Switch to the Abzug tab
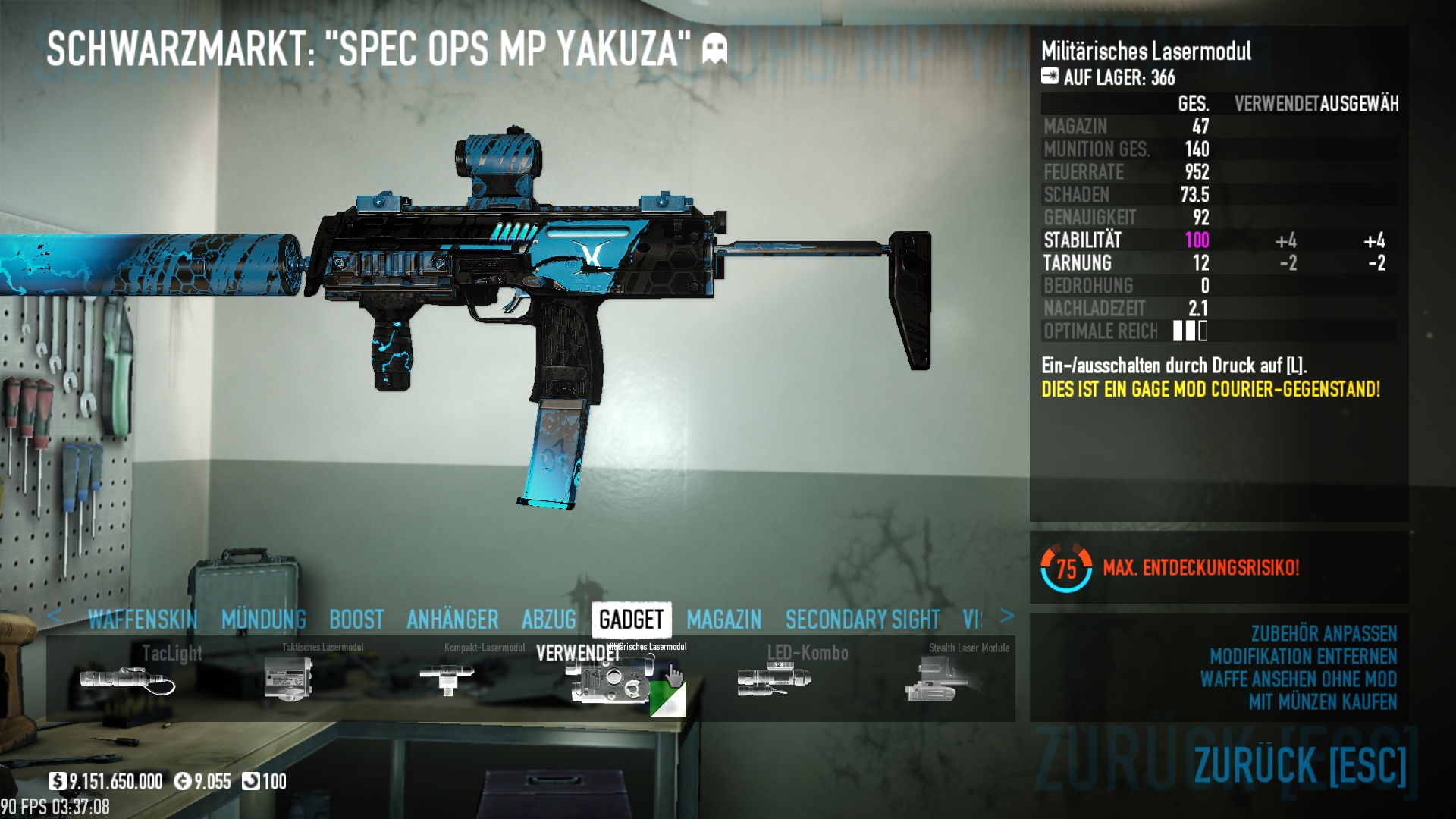 pos(549,620)
